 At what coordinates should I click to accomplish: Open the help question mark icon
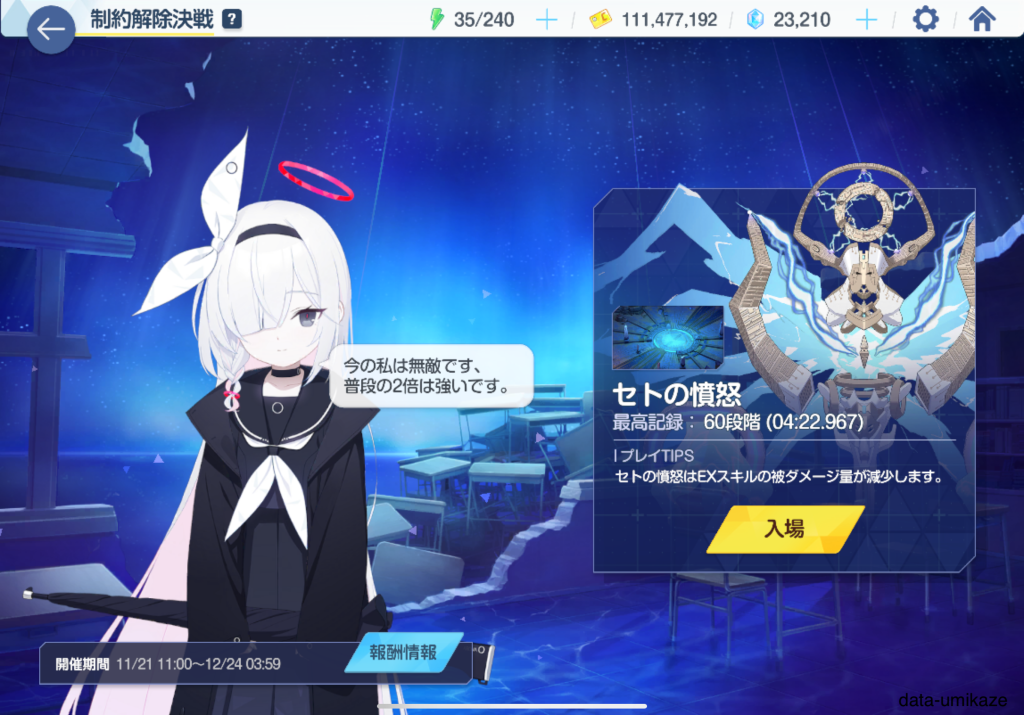pyautogui.click(x=232, y=19)
